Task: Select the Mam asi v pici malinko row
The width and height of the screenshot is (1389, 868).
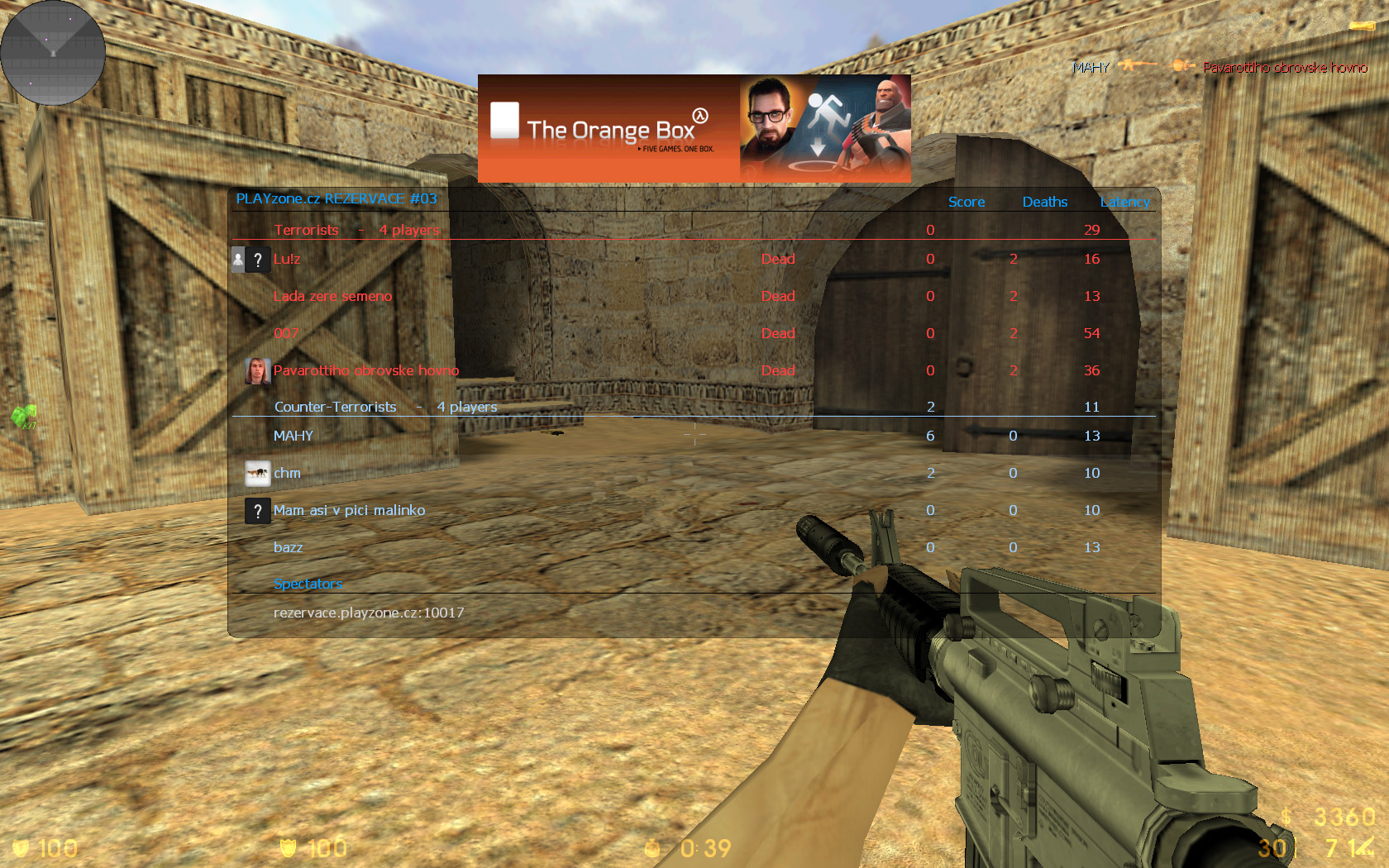Action: [x=349, y=510]
